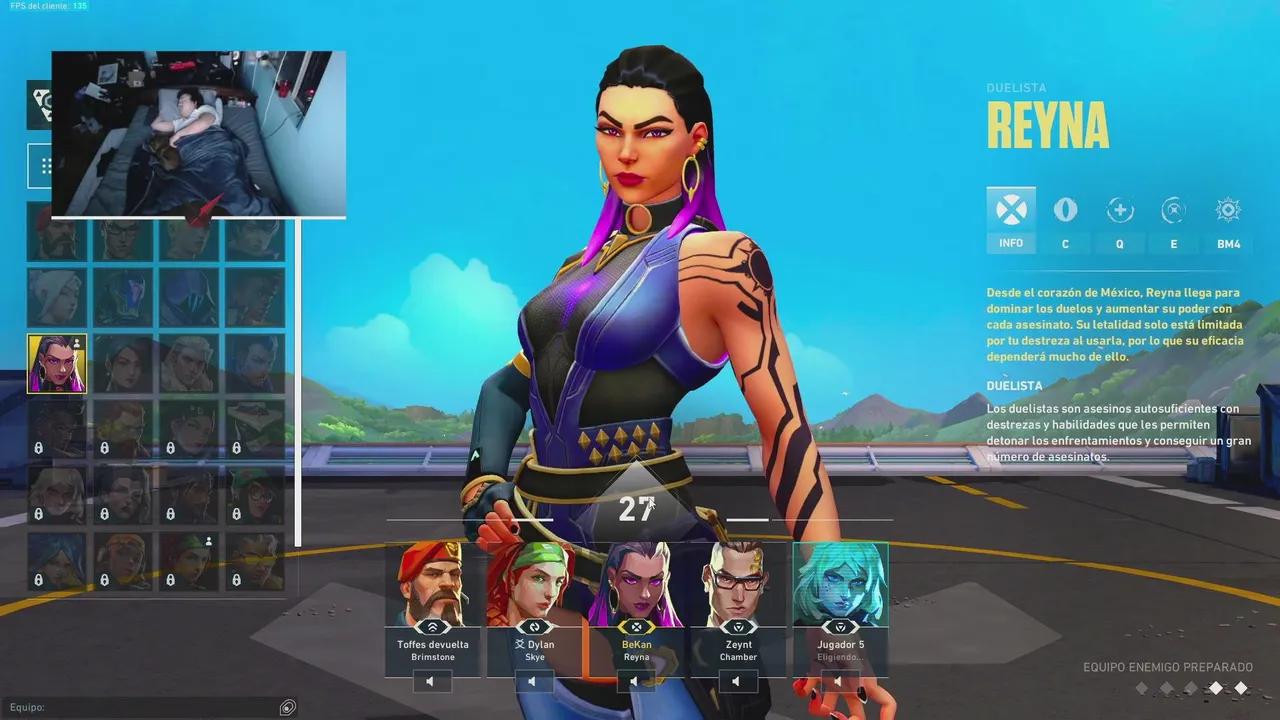
Task: View Reyna's C ability icon
Action: pyautogui.click(x=1065, y=210)
